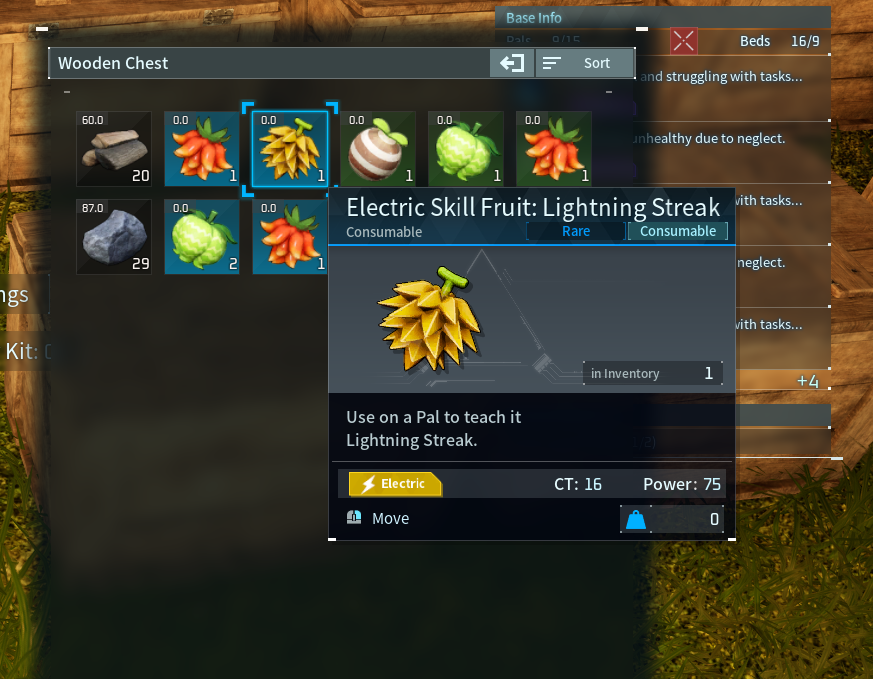Choose the stone stack of 29
Image resolution: width=873 pixels, height=679 pixels.
[x=114, y=237]
